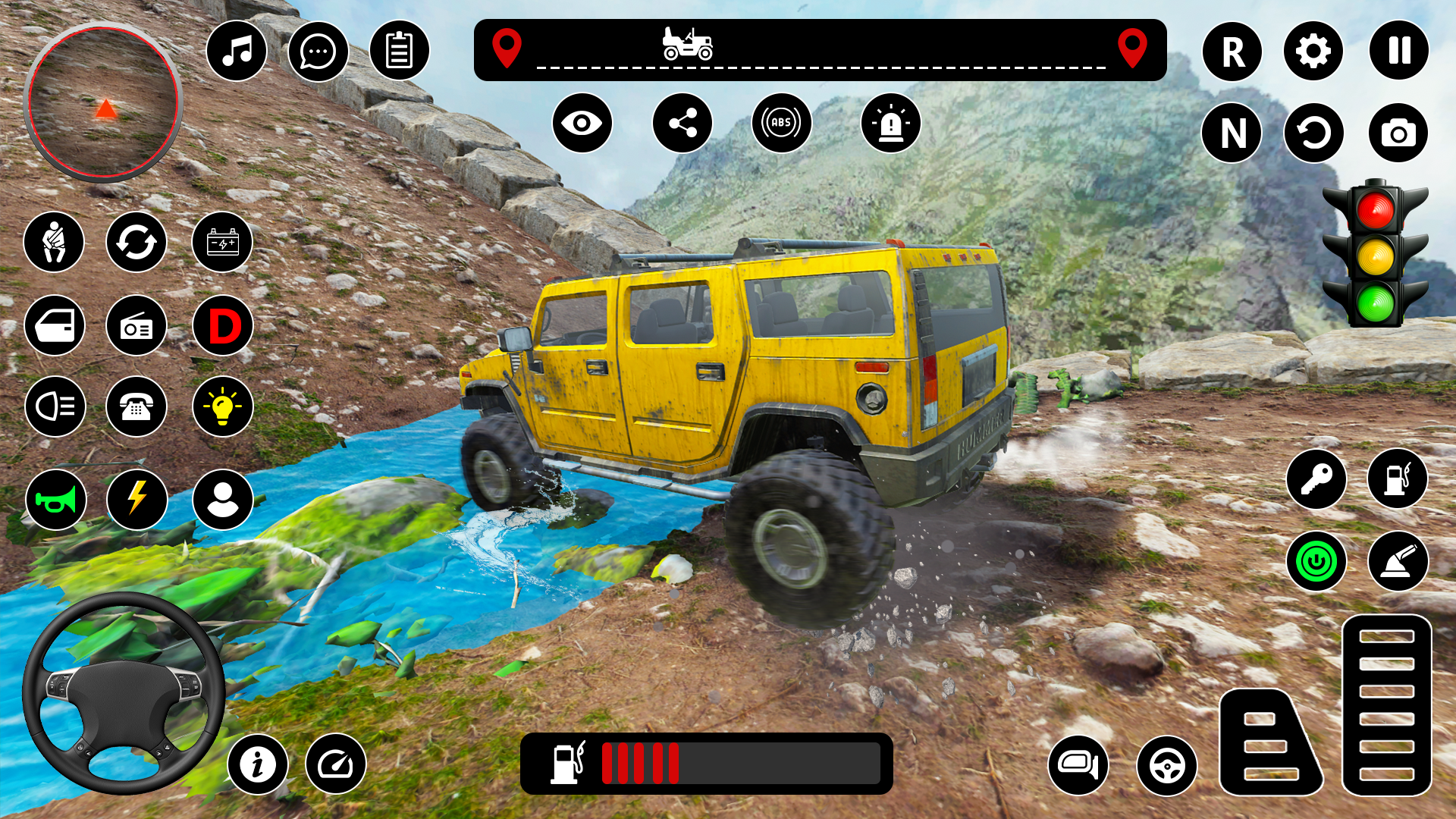Select neutral gear N button
Screen dimensions: 1456x819
1232,133
